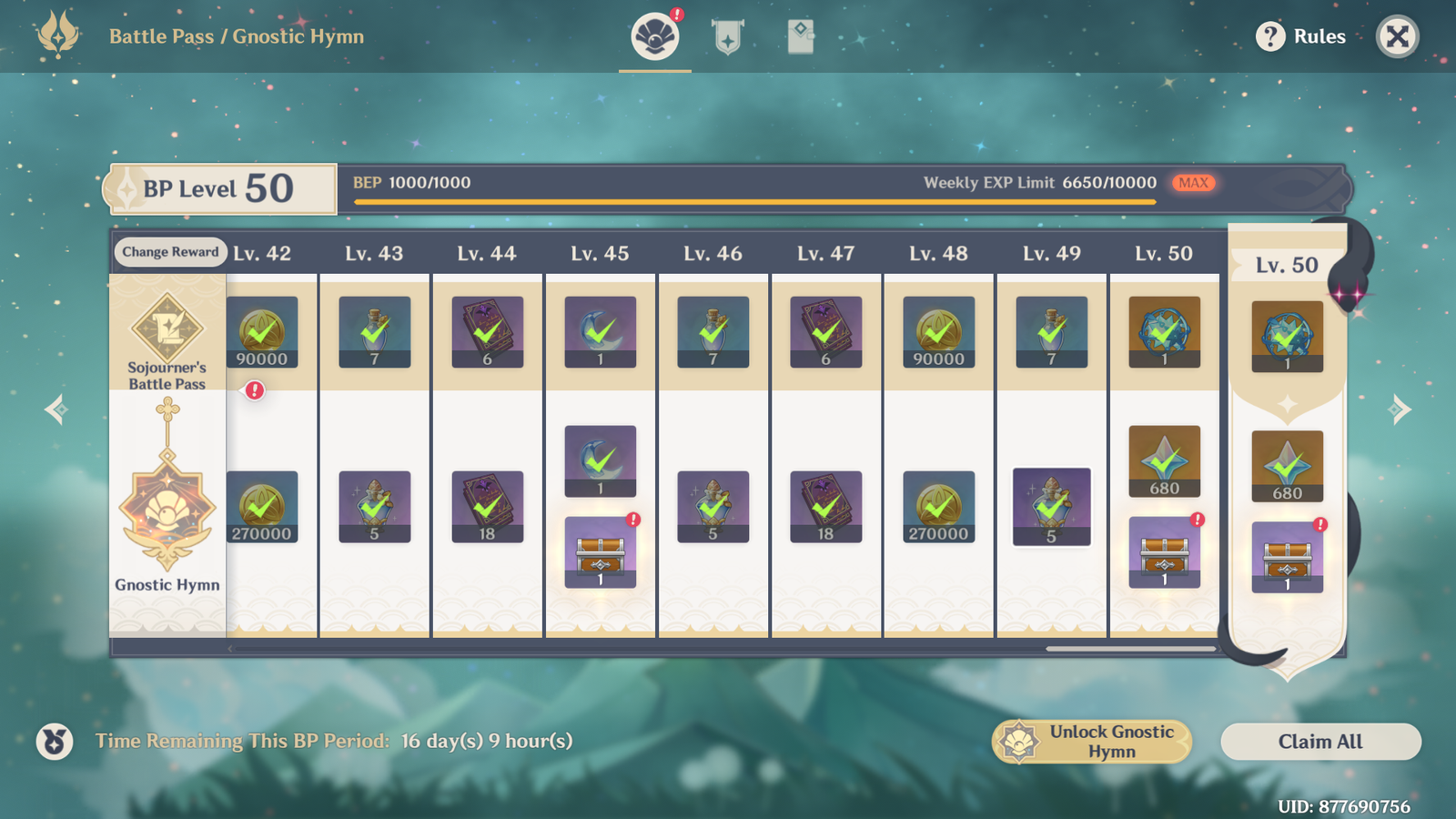The height and width of the screenshot is (819, 1456).
Task: Open the Rules help page
Action: tap(1301, 36)
